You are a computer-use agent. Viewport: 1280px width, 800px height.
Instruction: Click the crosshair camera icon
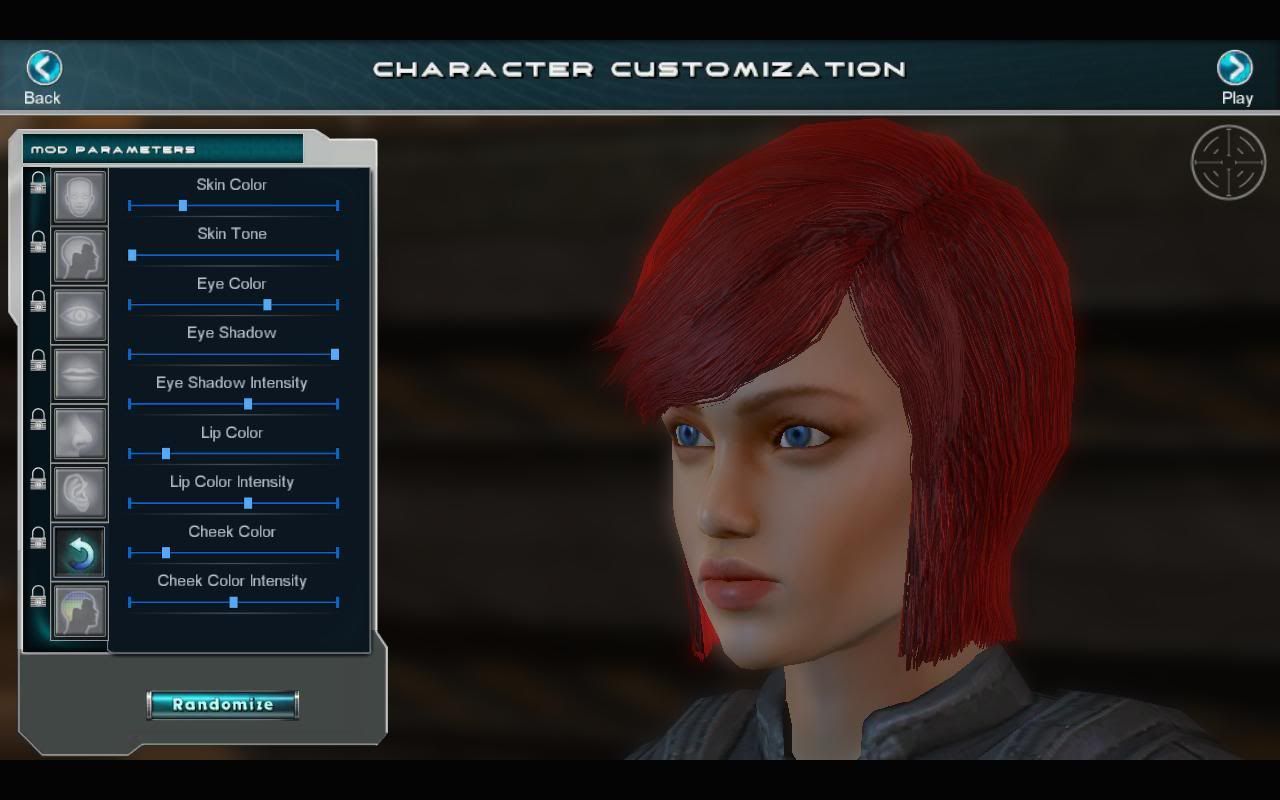tap(1228, 162)
